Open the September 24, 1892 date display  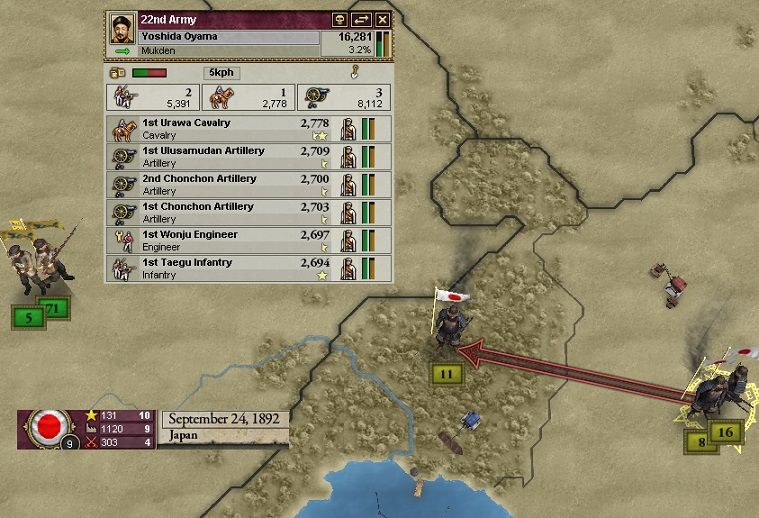point(224,419)
